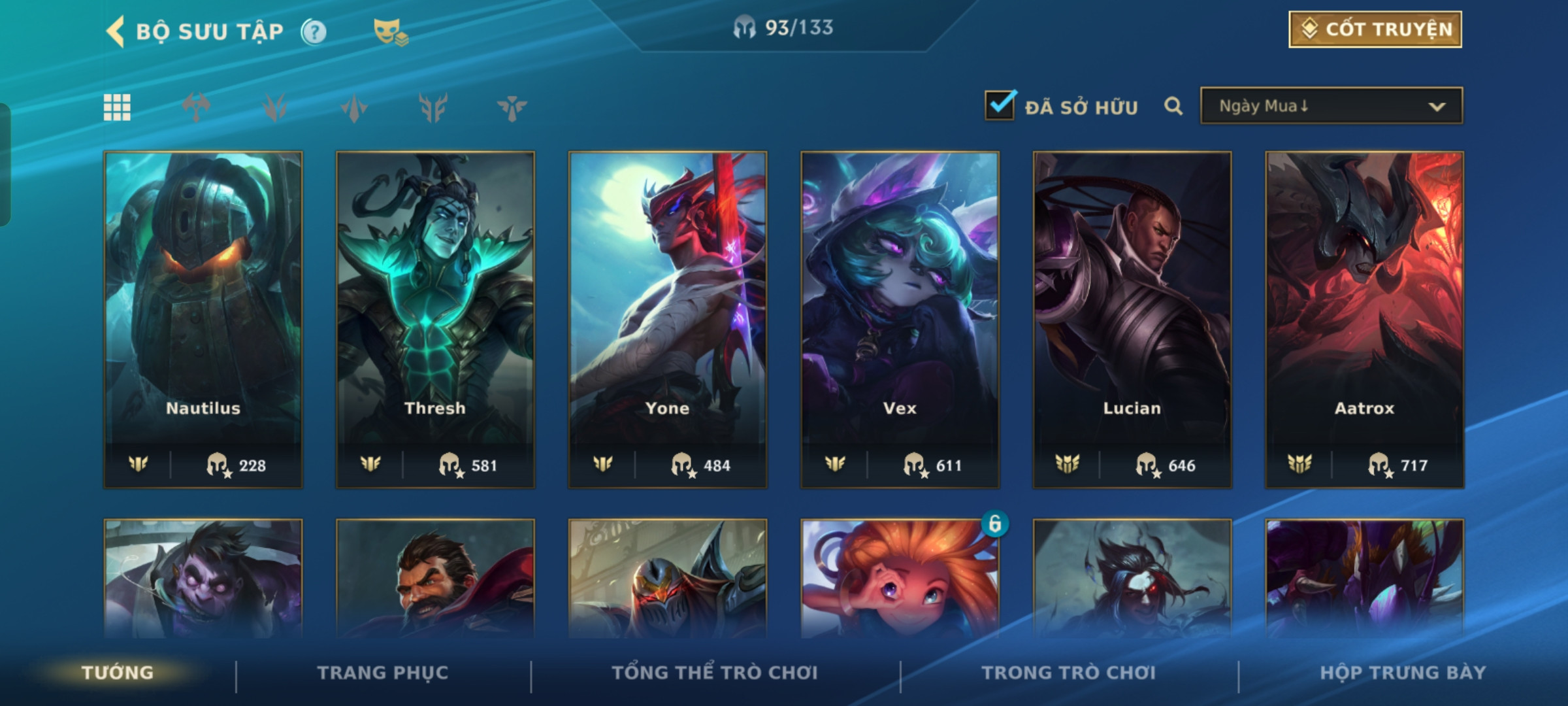This screenshot has width=1568, height=706.
Task: Pick the Vex champion card
Action: click(900, 319)
